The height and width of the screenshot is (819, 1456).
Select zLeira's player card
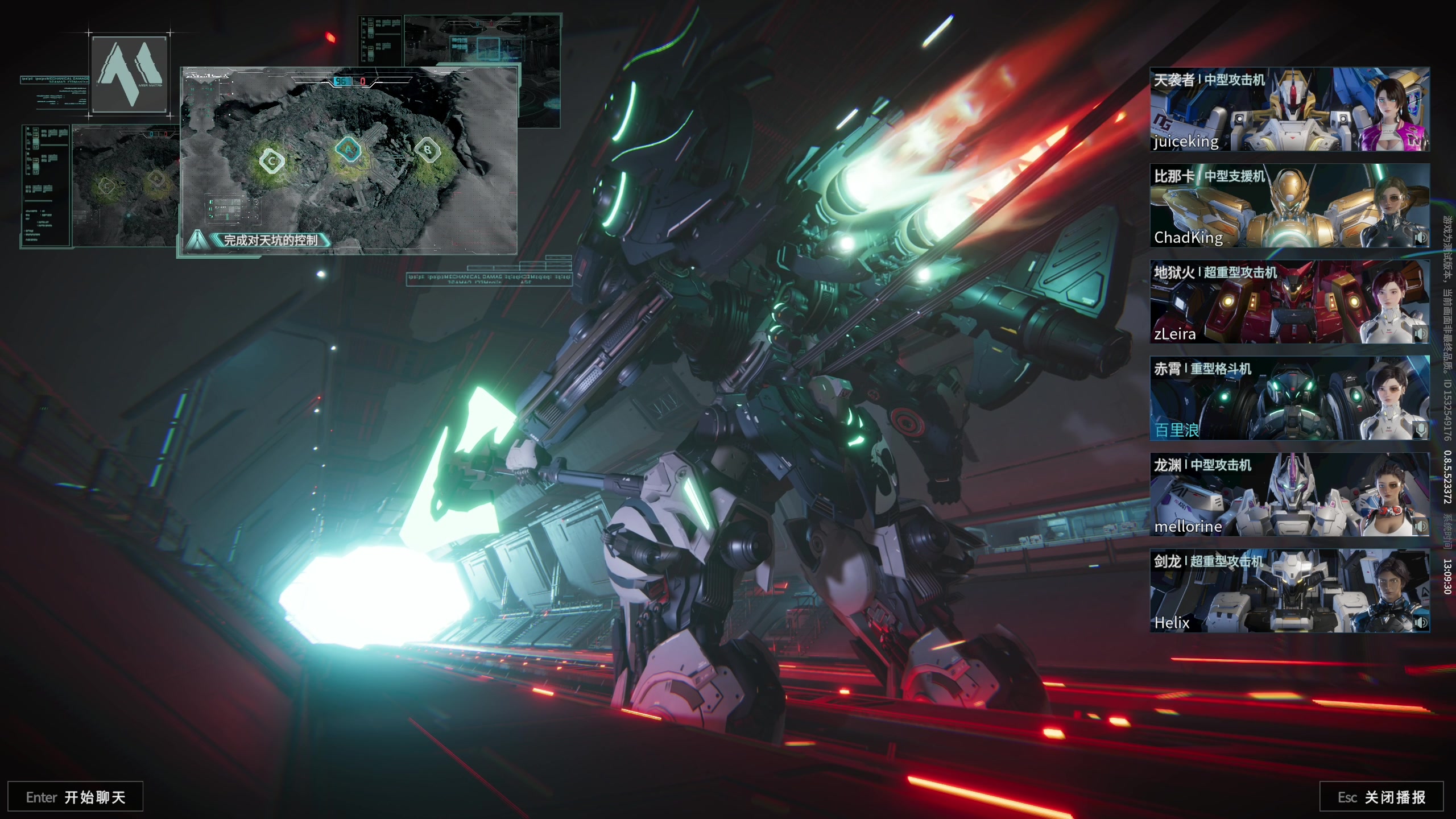1289,301
